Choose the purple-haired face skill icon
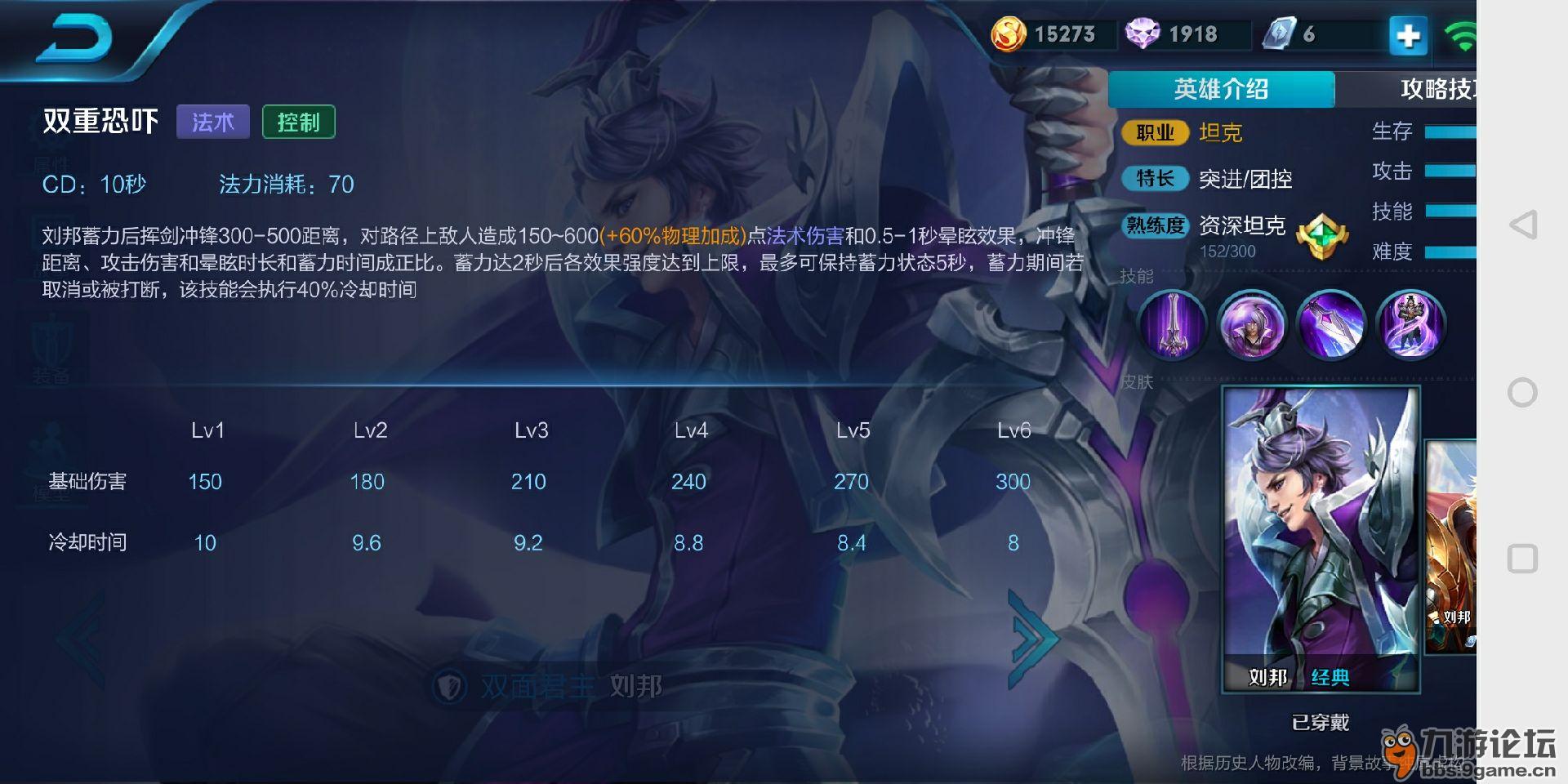Viewport: 1568px width, 784px height. pyautogui.click(x=1252, y=325)
